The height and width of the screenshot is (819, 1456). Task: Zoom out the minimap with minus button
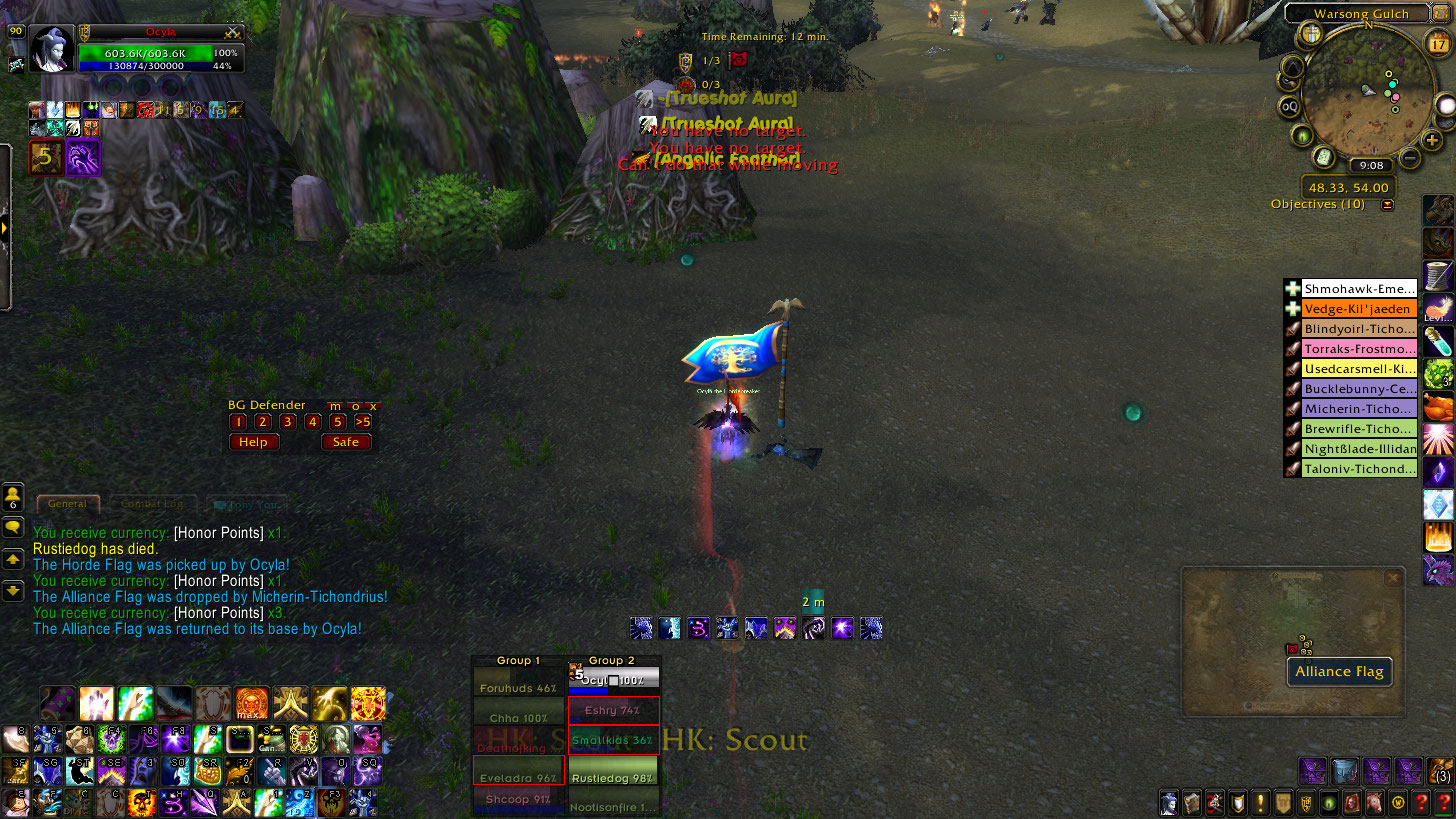pos(1408,158)
